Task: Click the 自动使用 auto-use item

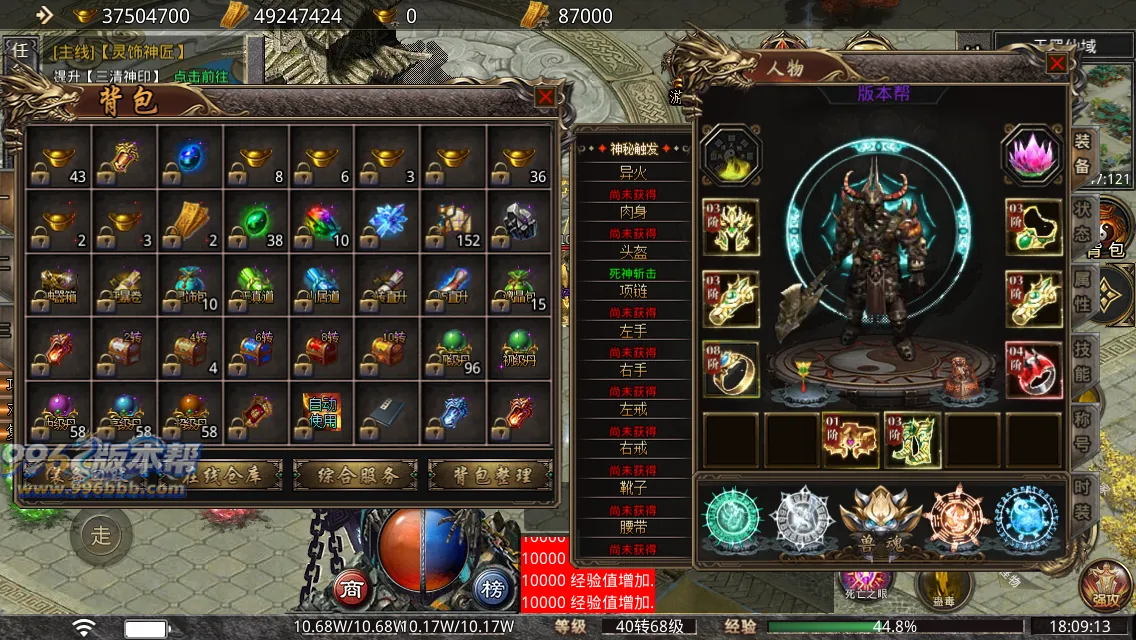Action: point(321,412)
